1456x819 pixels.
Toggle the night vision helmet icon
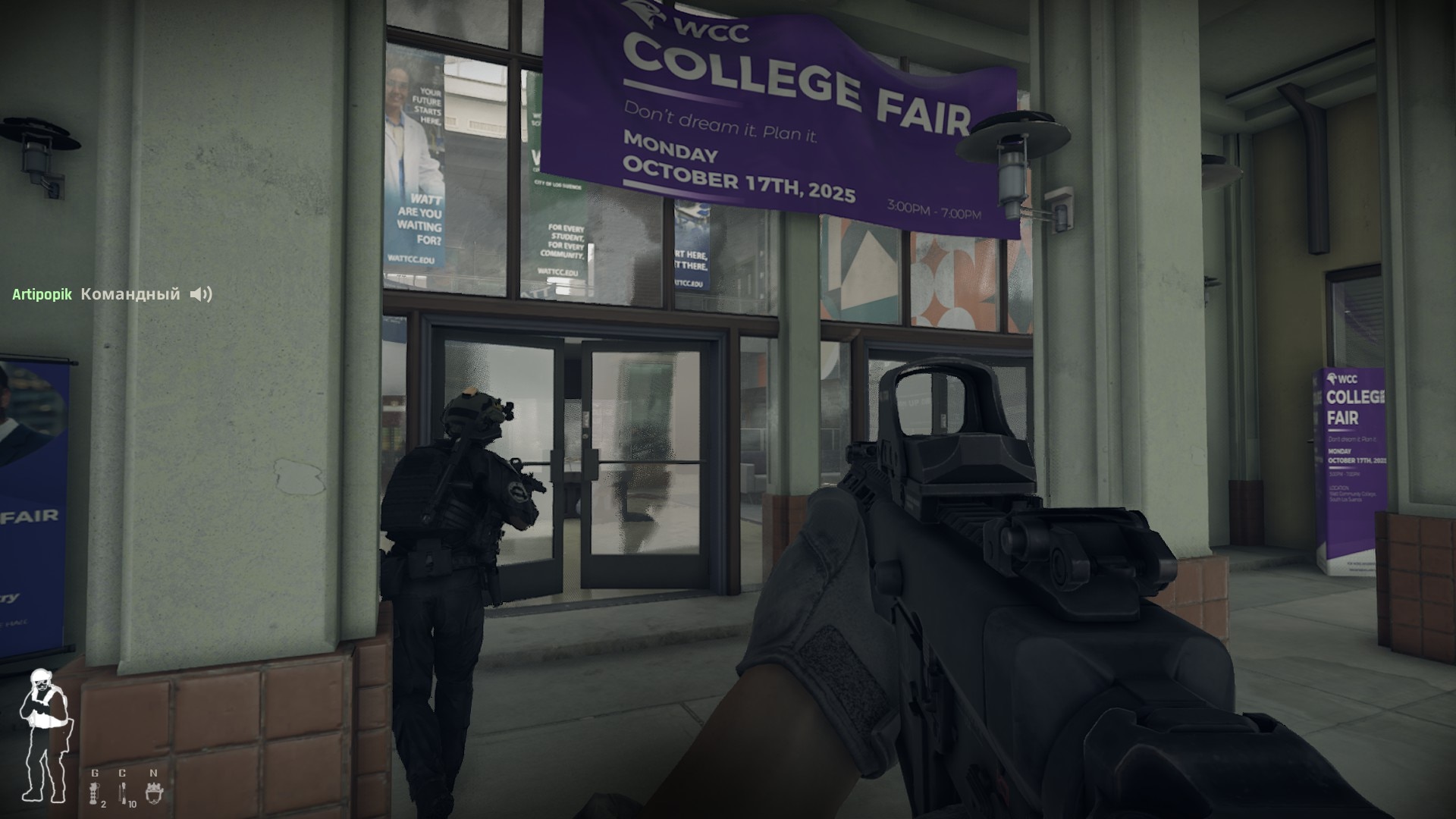click(154, 793)
